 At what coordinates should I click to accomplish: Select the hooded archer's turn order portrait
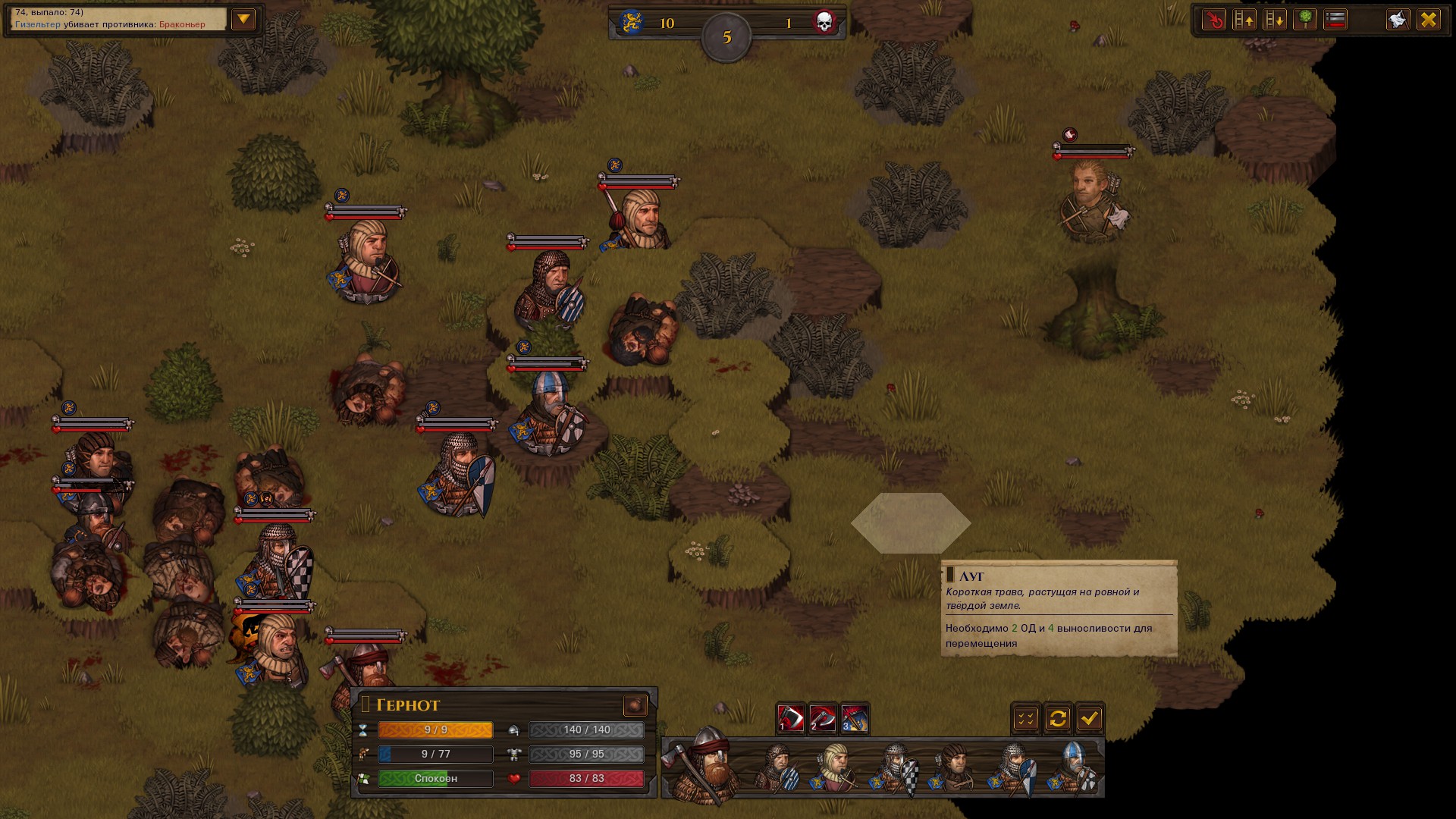point(836,767)
